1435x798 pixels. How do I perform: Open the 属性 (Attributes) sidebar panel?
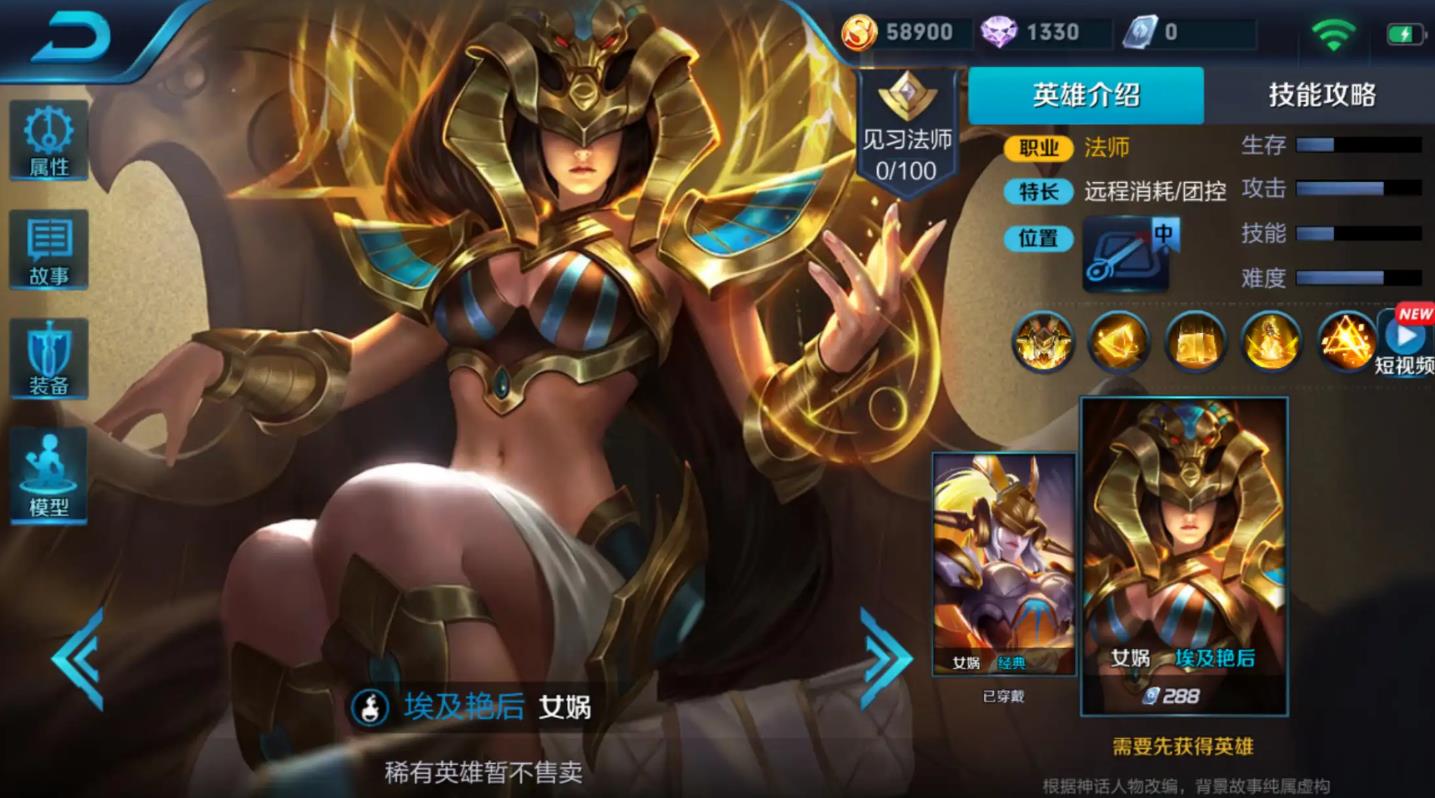coord(47,140)
